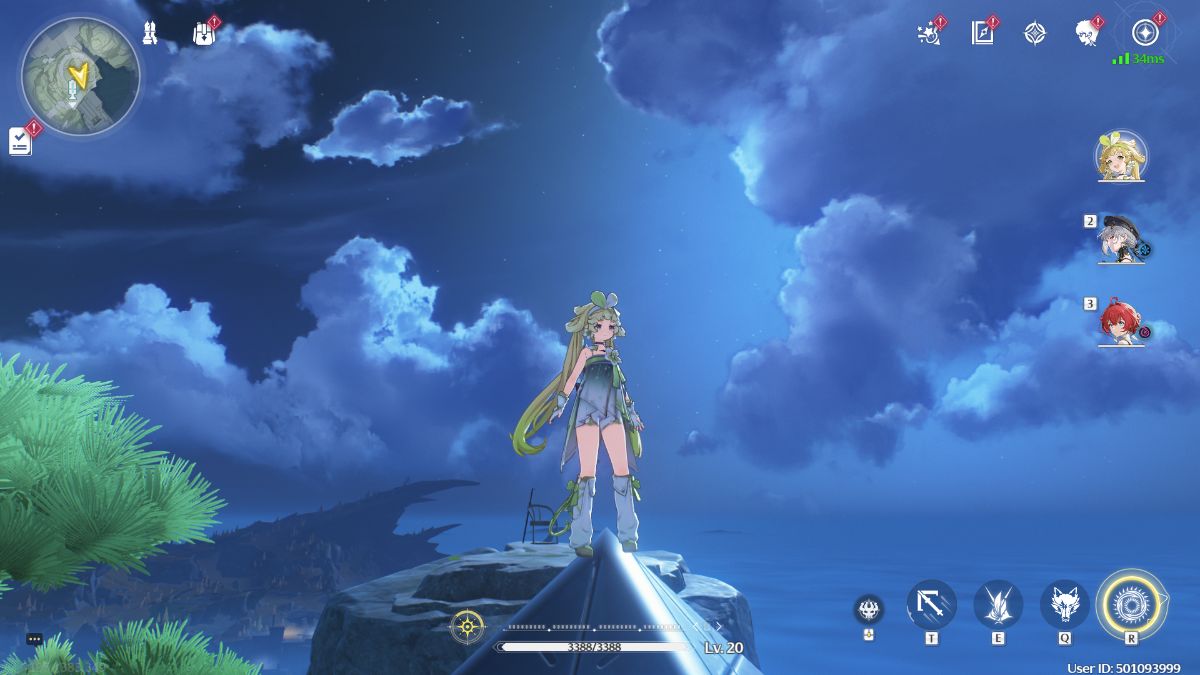
Task: Switch to the silver-haired party member
Action: pyautogui.click(x=1120, y=240)
